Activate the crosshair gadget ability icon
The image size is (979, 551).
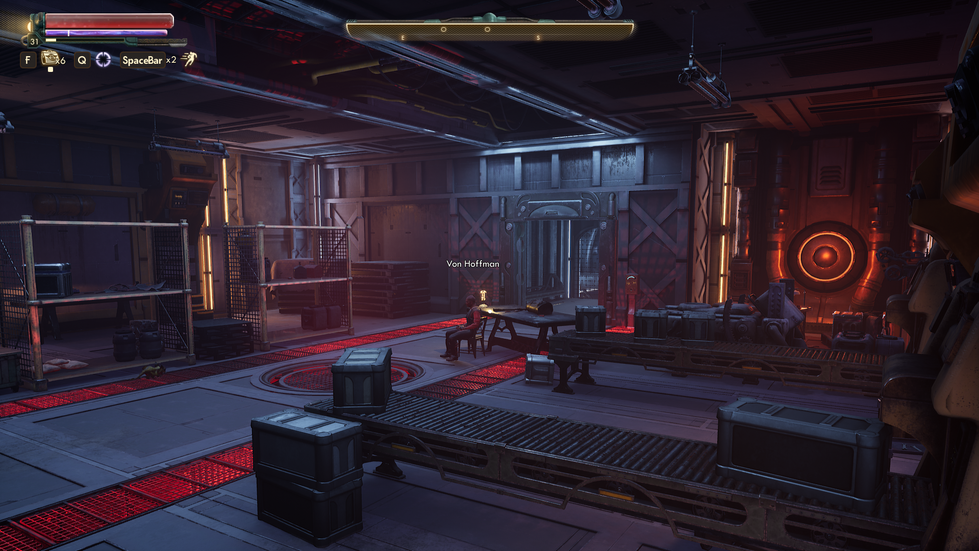(x=103, y=59)
